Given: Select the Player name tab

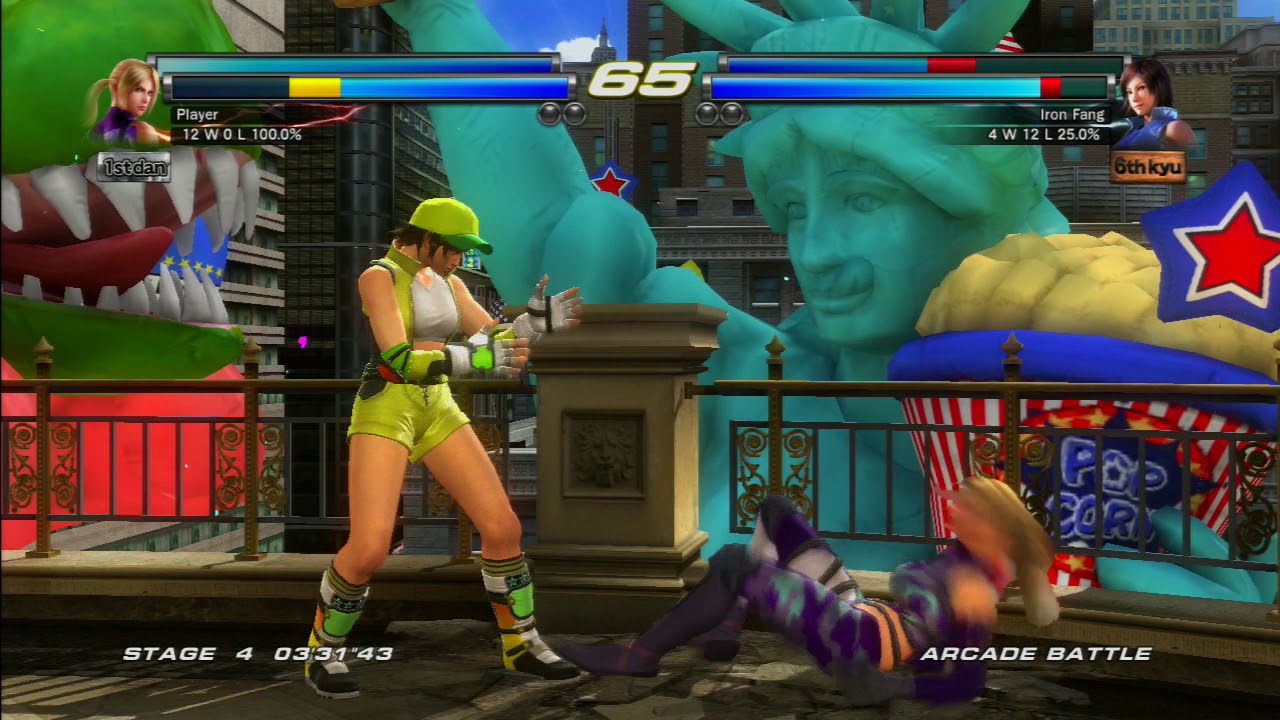Looking at the screenshot, I should pos(197,114).
